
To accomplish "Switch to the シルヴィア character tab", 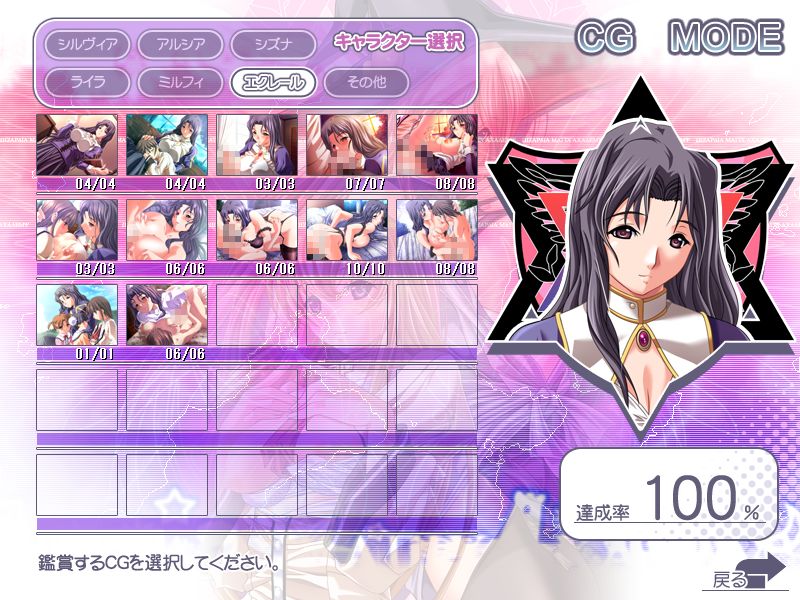I will [87, 44].
